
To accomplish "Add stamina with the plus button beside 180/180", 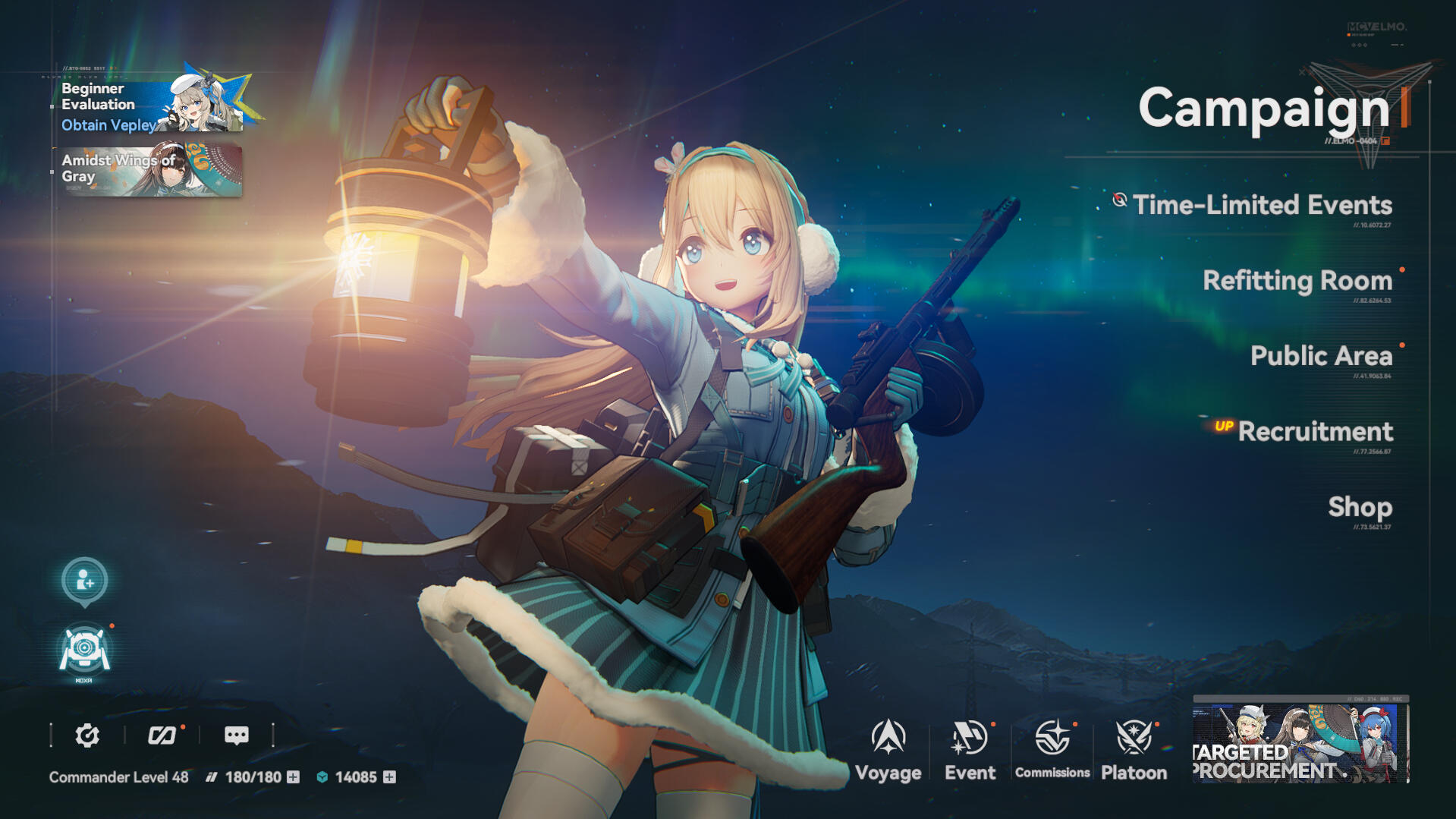I will [293, 776].
